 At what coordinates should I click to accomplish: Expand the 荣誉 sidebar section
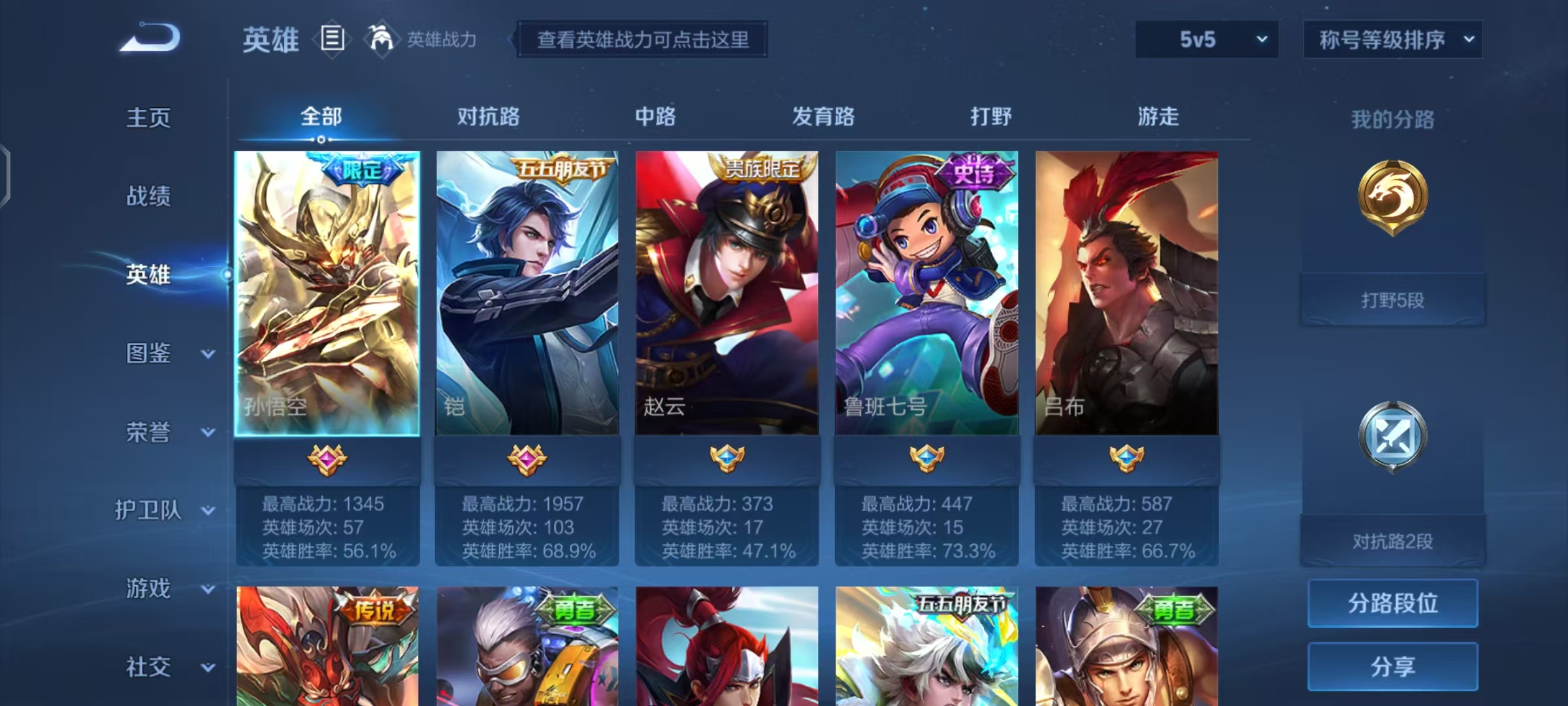pos(149,431)
